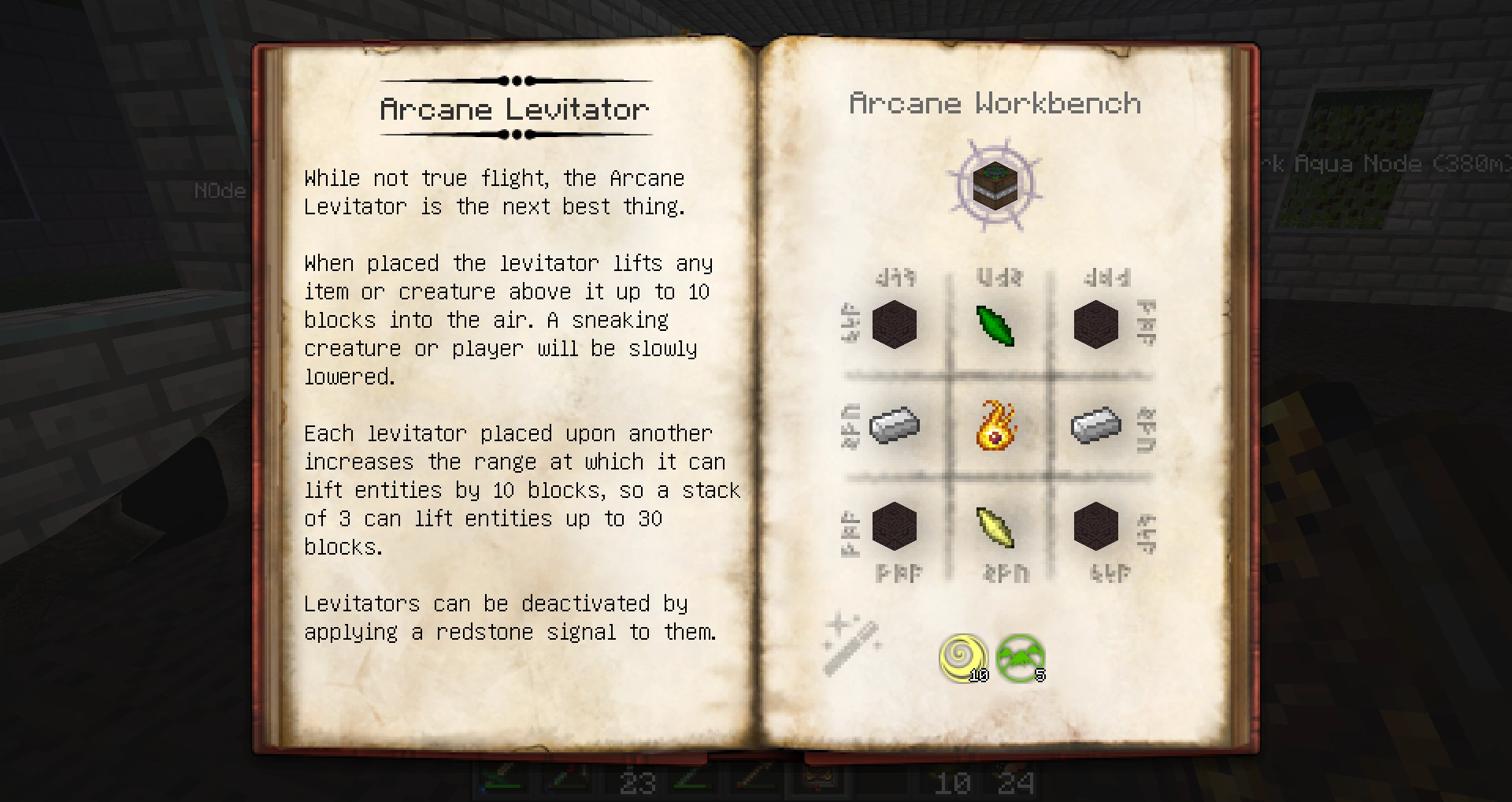Select the green leaf in the top-center slot
This screenshot has height=802, width=1512.
coord(995,326)
